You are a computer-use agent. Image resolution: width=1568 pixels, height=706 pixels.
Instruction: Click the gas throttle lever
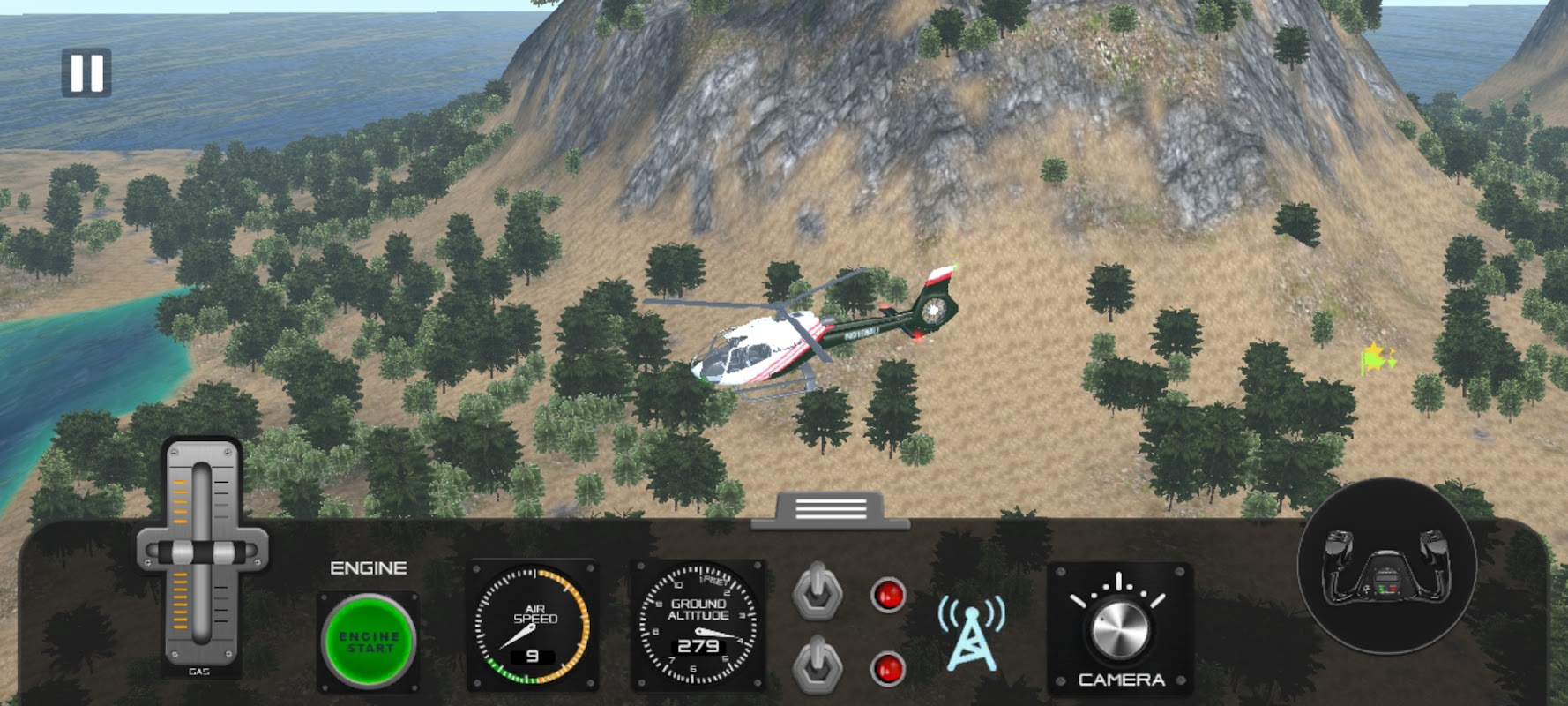[x=202, y=553]
